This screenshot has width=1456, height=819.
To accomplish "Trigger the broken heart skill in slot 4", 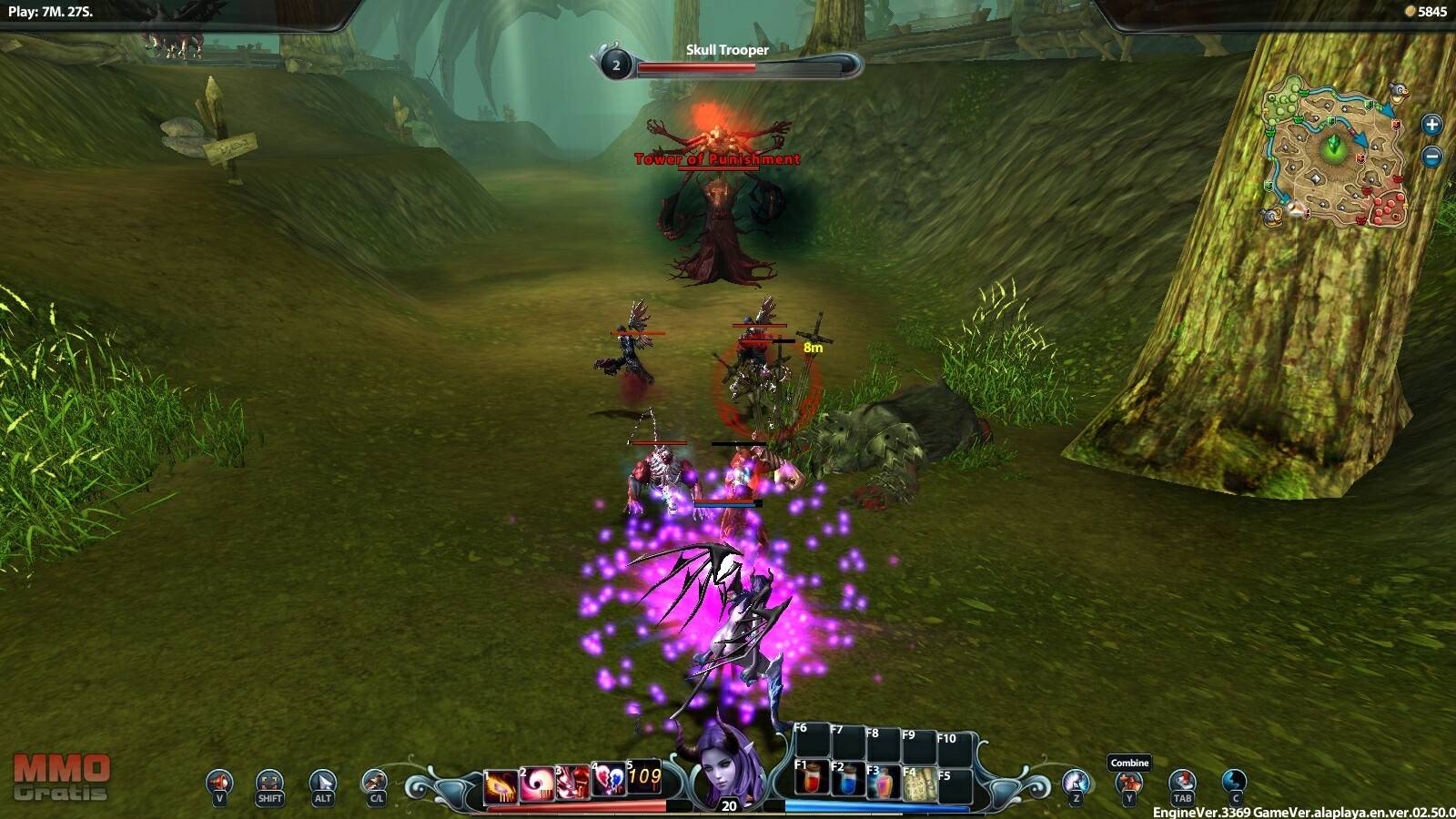I will coord(609,781).
